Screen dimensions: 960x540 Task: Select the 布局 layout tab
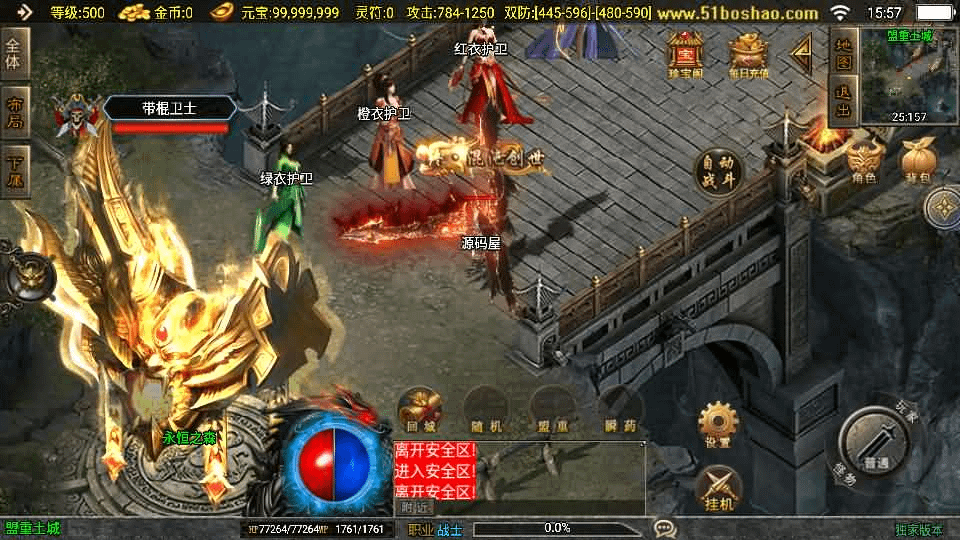[15, 112]
